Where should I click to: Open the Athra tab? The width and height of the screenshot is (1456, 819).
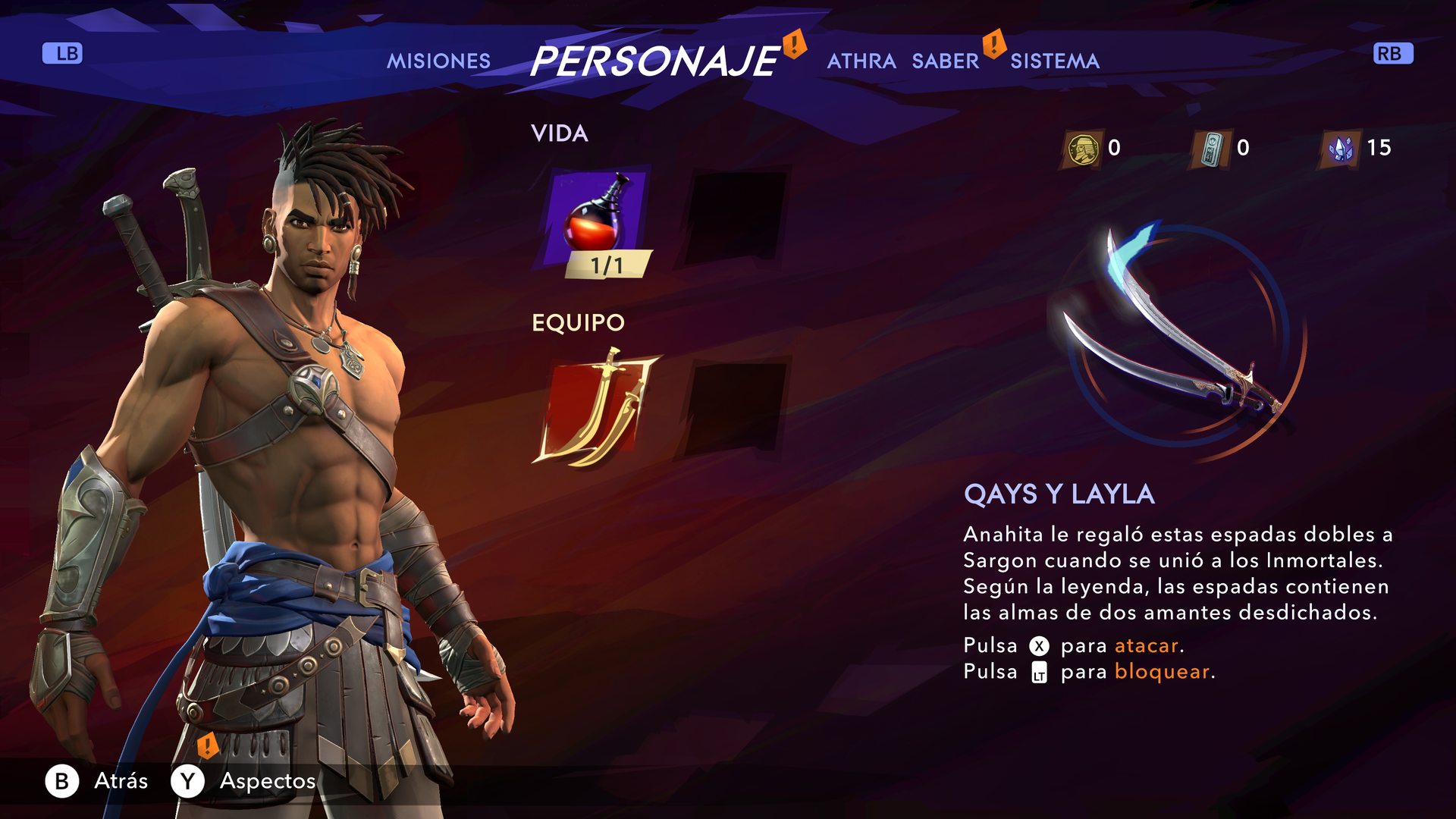(x=861, y=61)
